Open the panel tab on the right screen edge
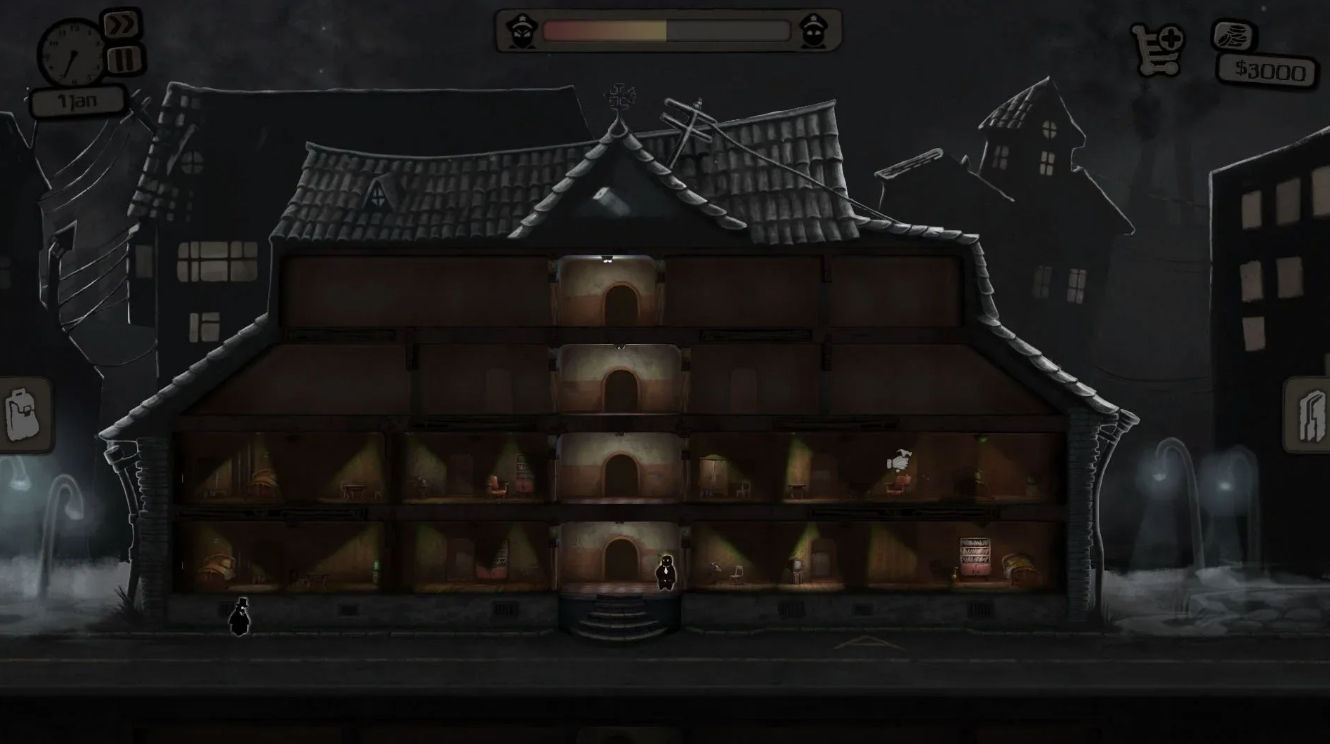Viewport: 1330px width, 744px height. (x=1311, y=415)
